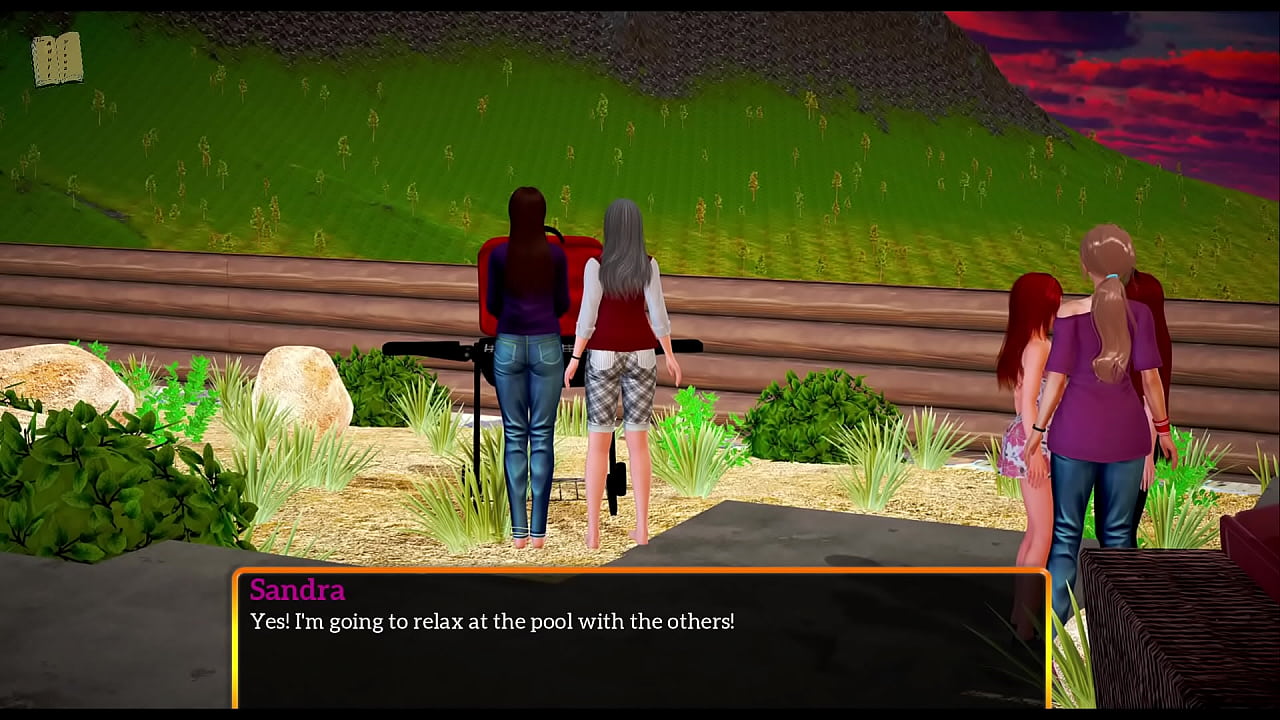Open the journal book icon
The width and height of the screenshot is (1280, 720).
click(x=57, y=59)
